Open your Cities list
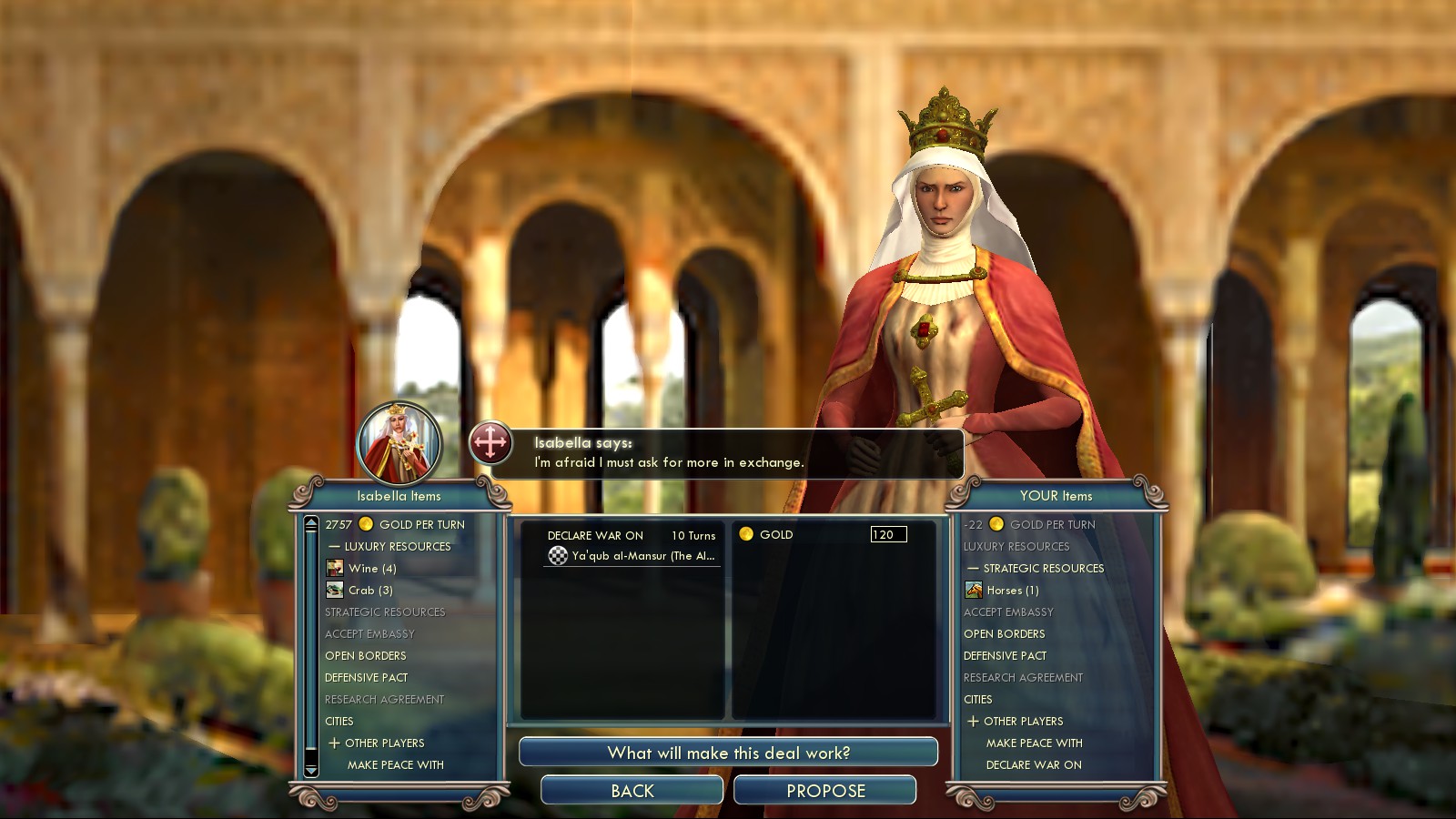 pyautogui.click(x=977, y=700)
